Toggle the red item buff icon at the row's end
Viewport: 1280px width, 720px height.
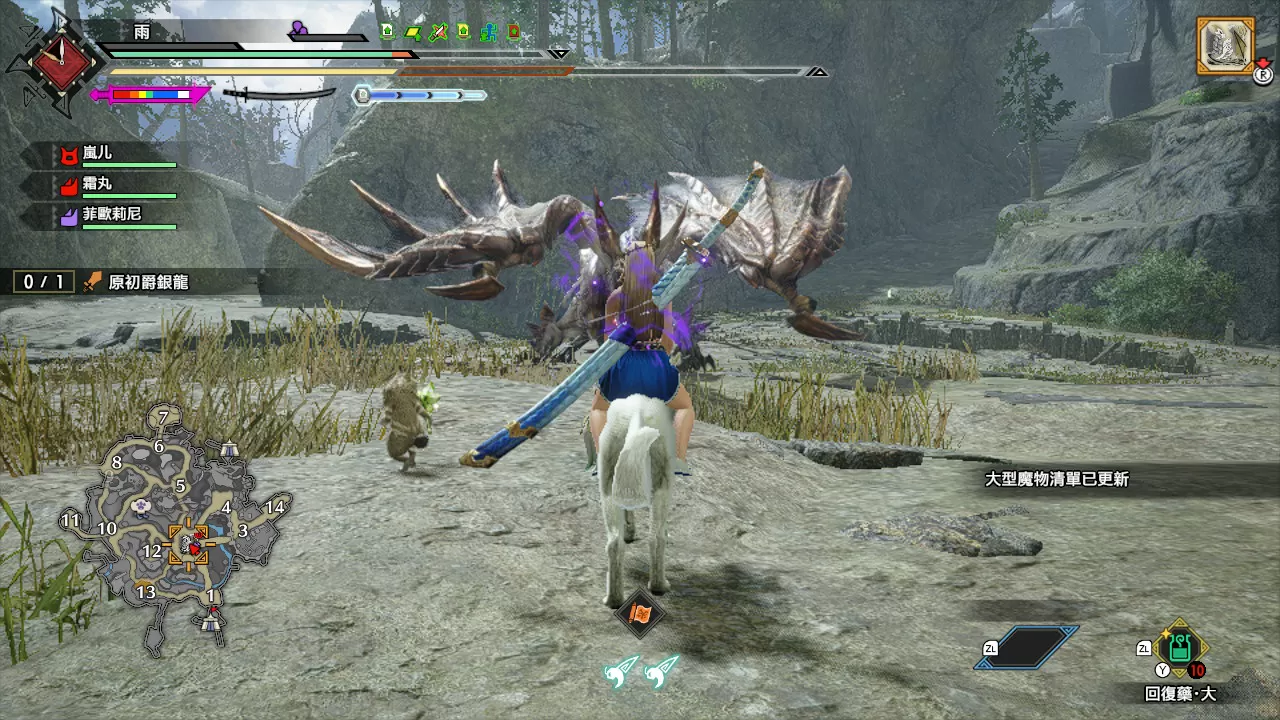[513, 33]
